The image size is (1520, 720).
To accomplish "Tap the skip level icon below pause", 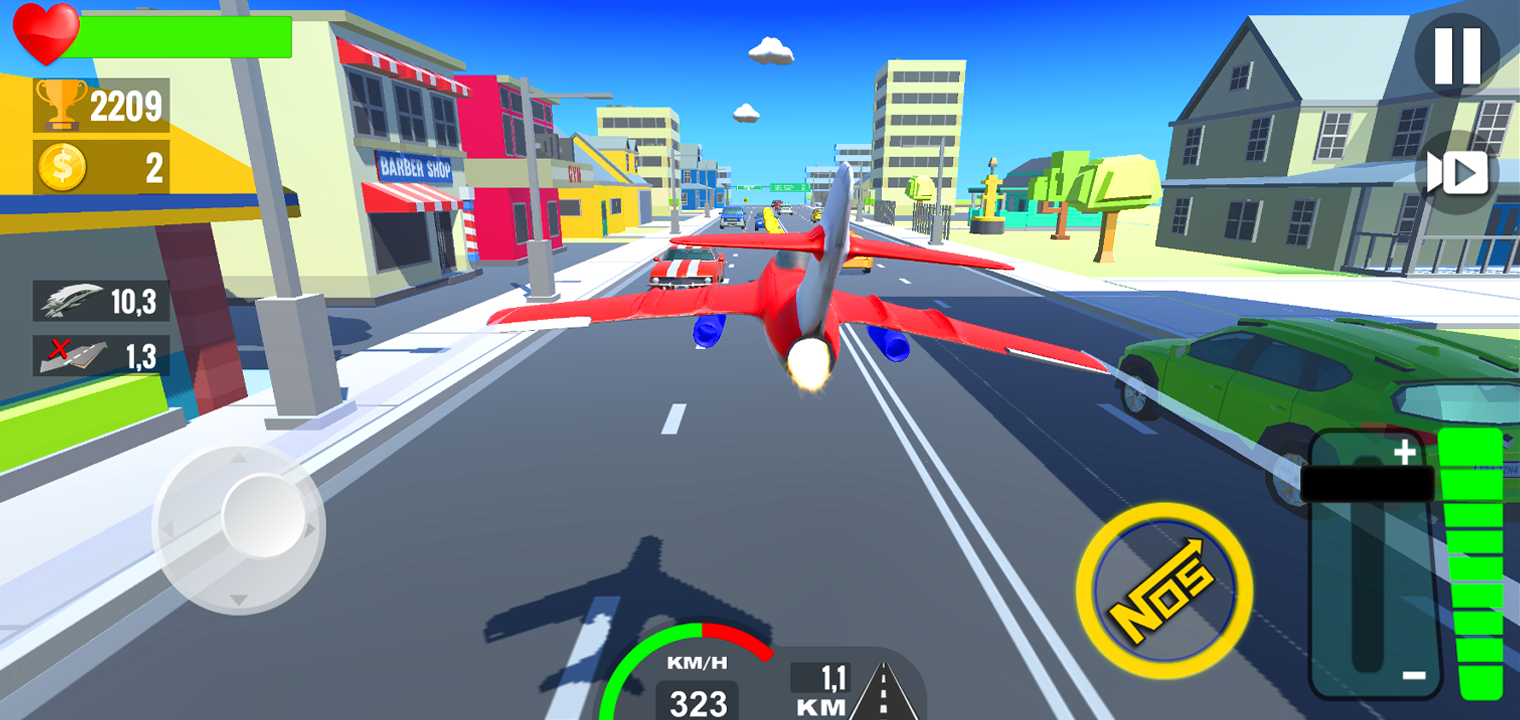I will [1456, 170].
